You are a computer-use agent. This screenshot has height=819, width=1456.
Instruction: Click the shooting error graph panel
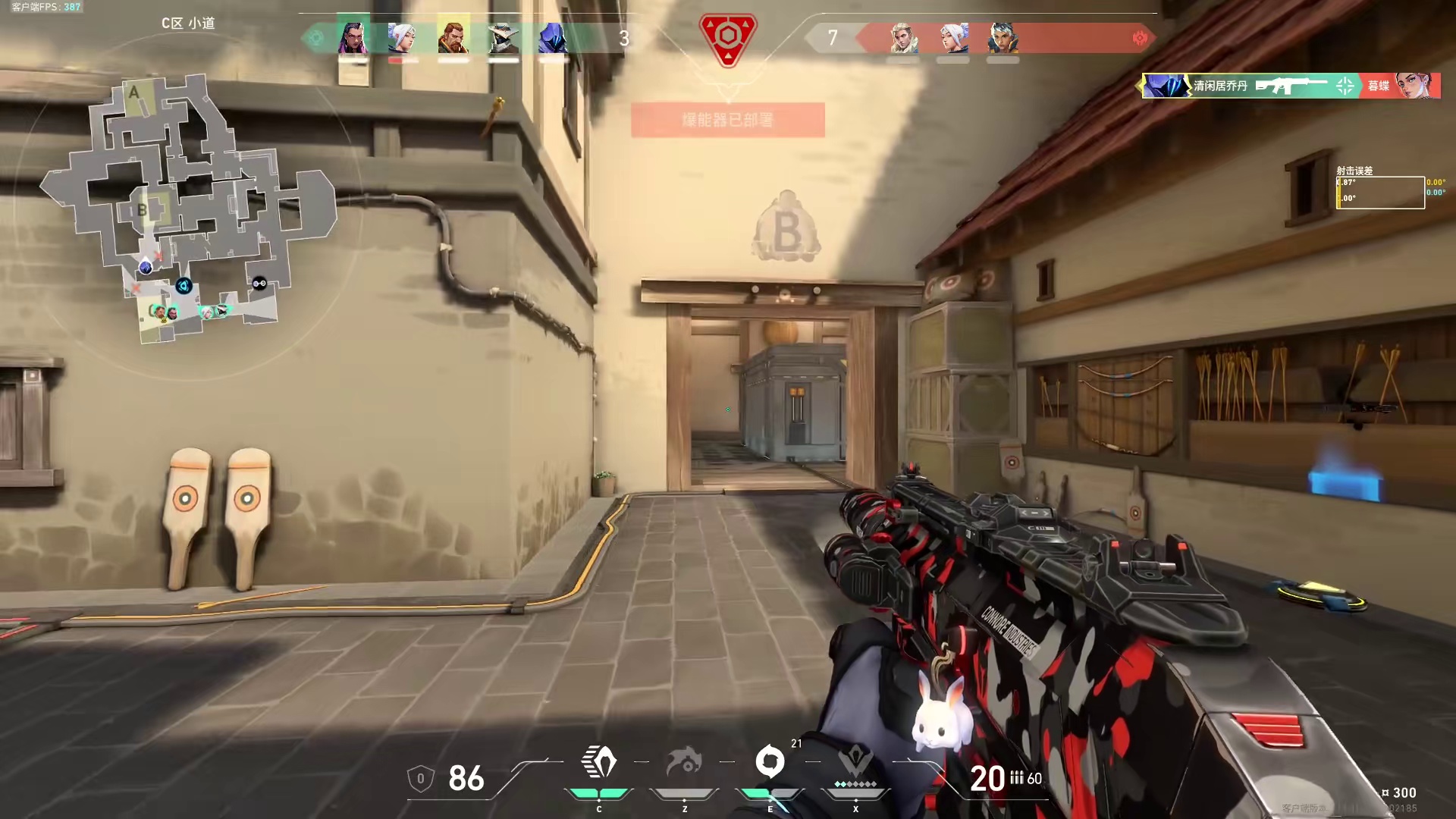(x=1380, y=192)
